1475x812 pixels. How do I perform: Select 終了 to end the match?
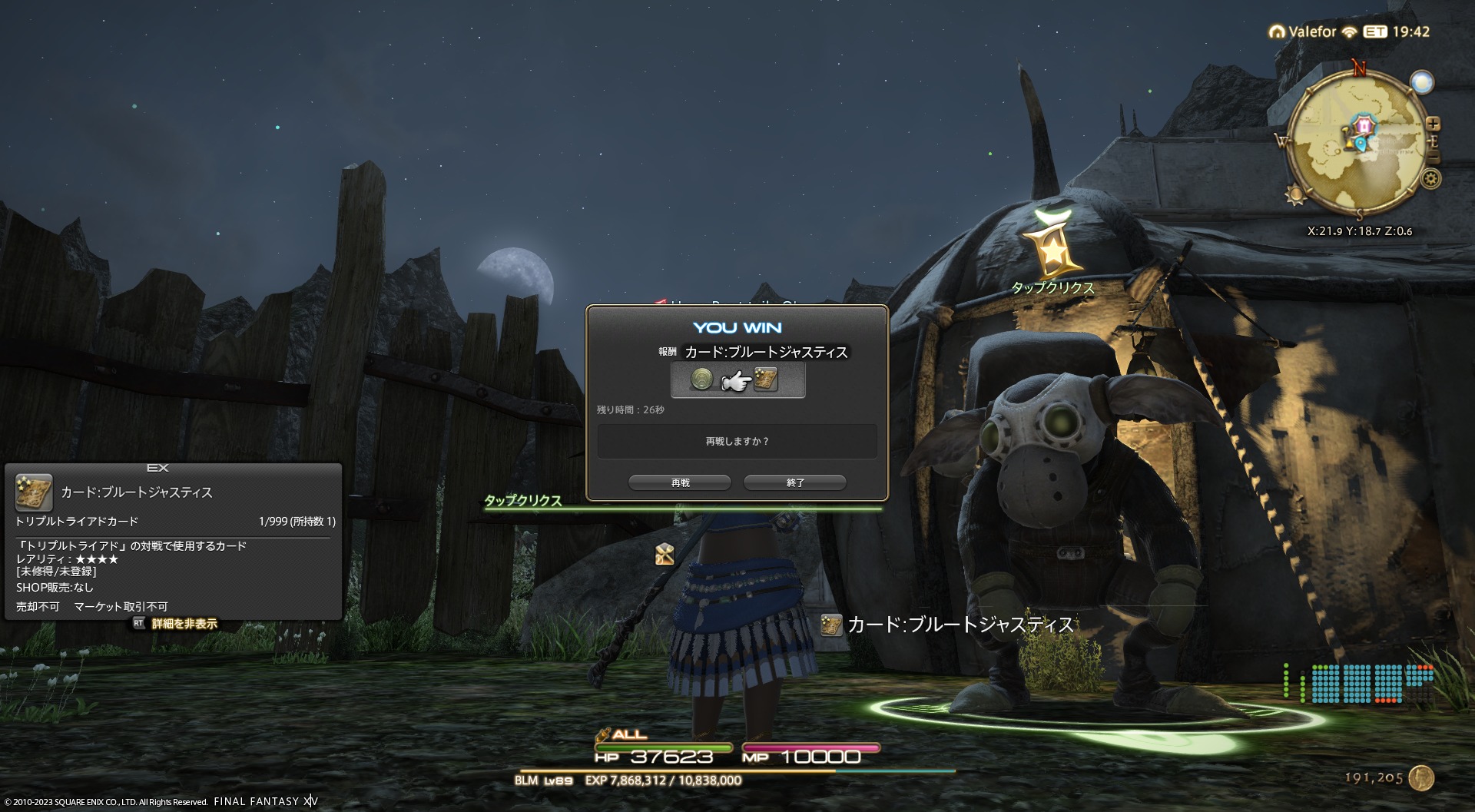795,482
